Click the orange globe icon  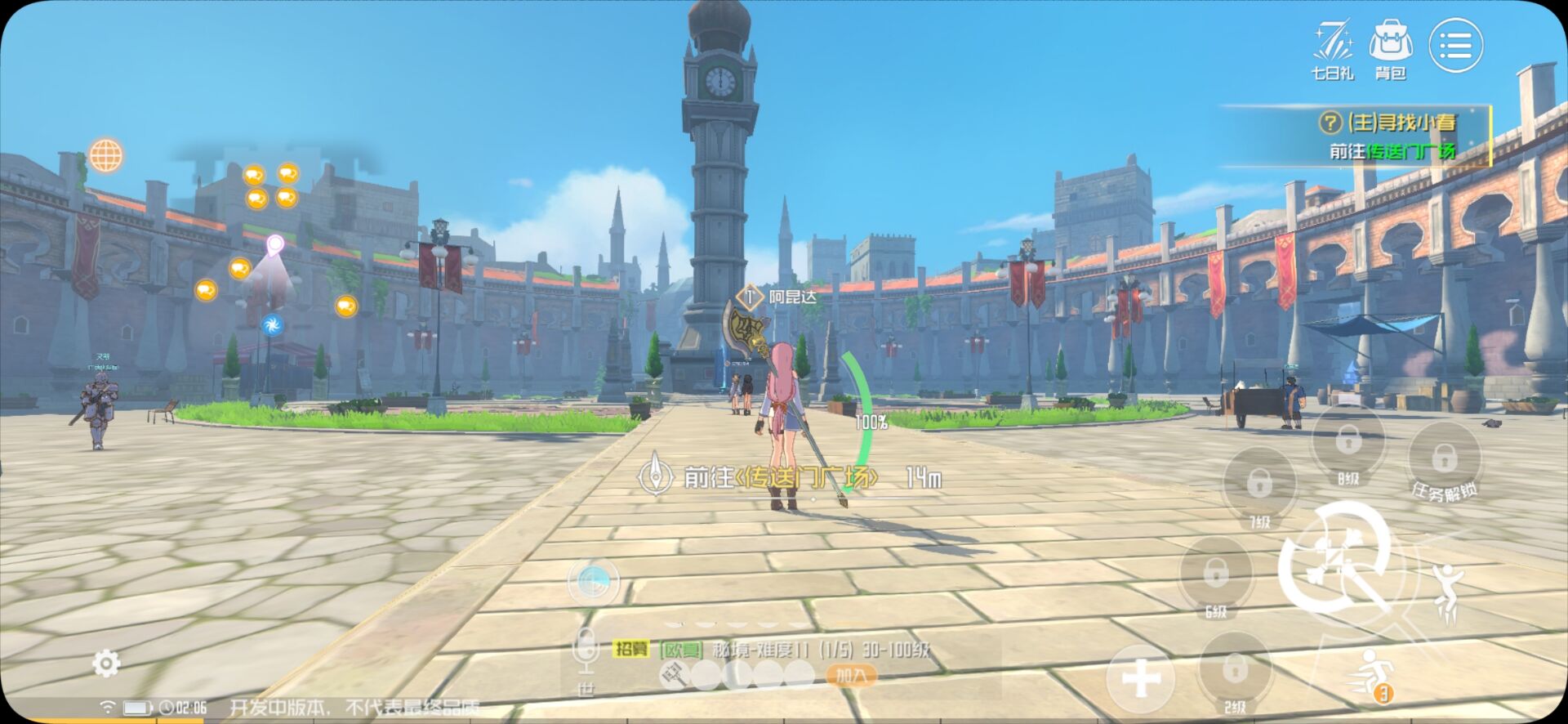[106, 155]
